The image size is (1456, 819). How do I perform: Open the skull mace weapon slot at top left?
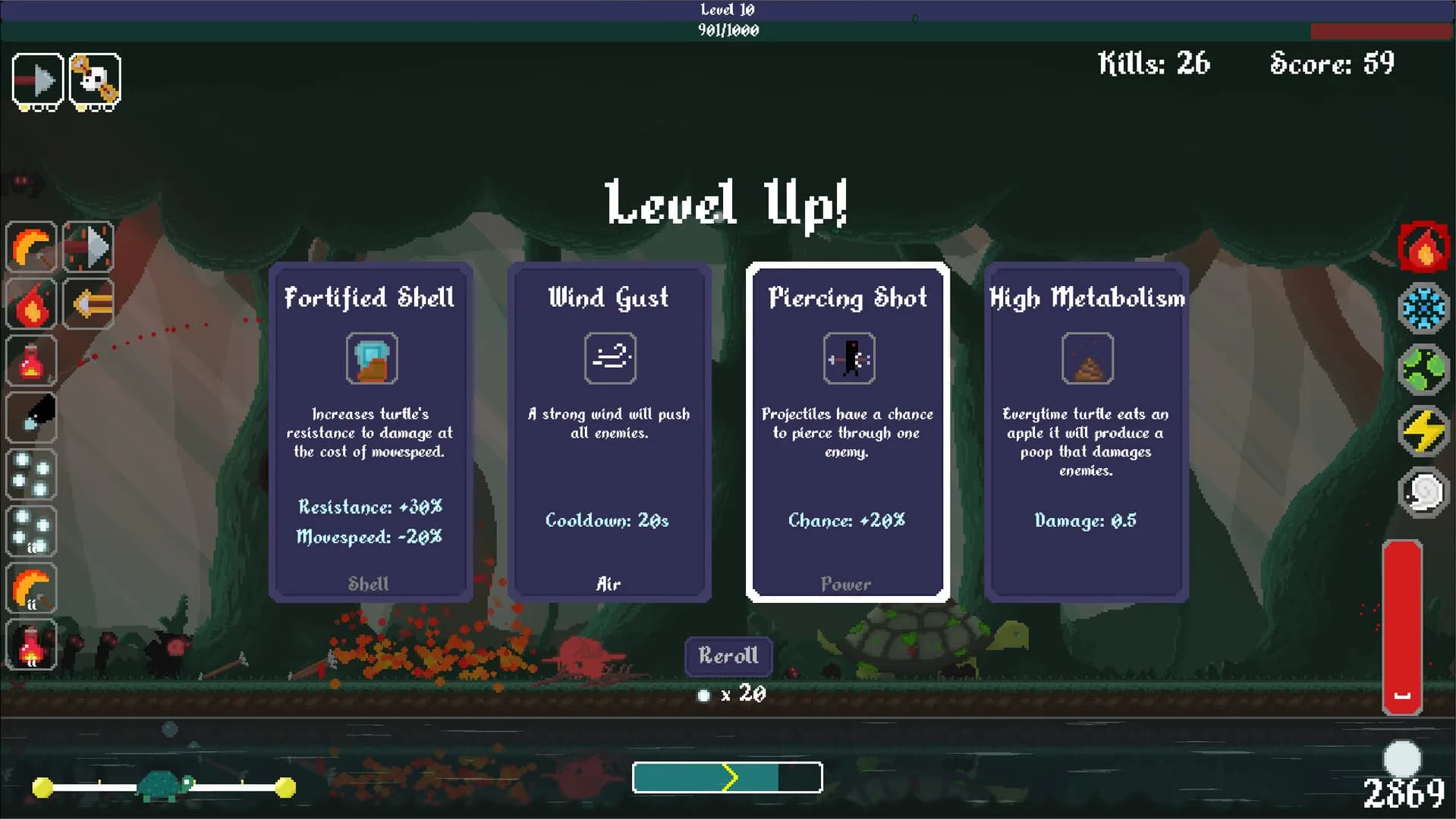coord(96,80)
